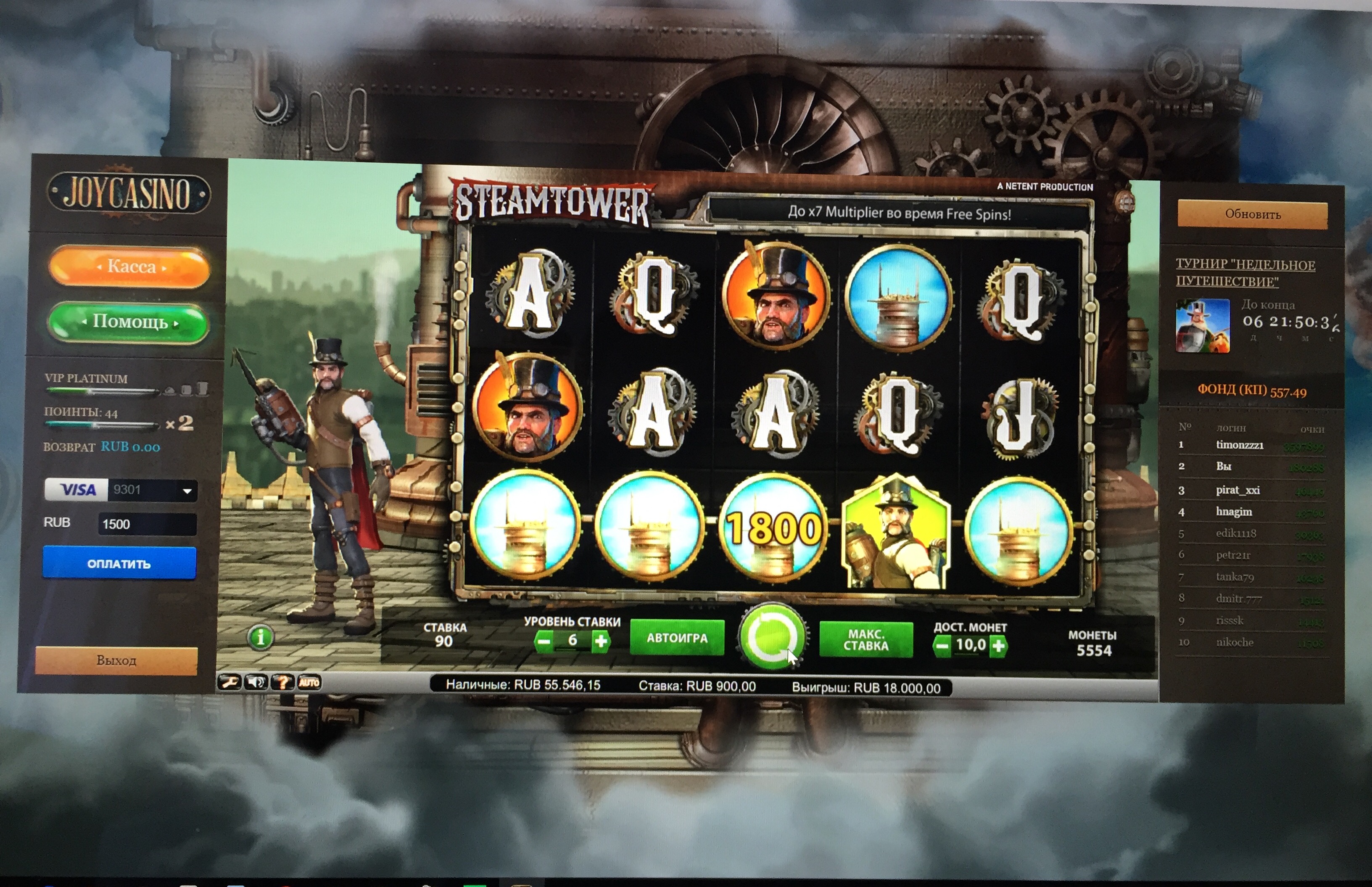Toggle sound with the speaker icon
The width and height of the screenshot is (1372, 887).
click(x=256, y=683)
